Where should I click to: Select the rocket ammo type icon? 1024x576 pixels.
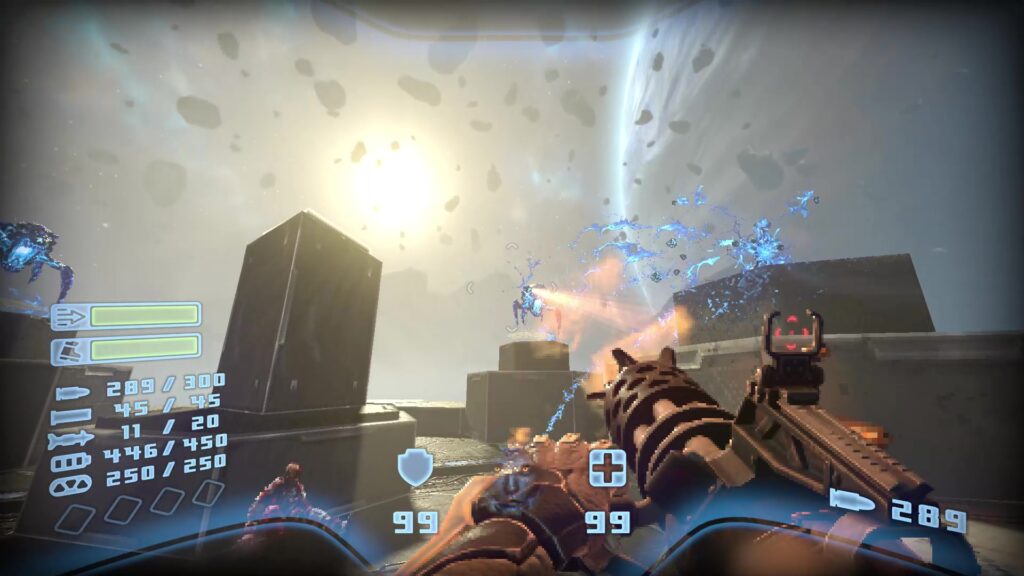point(70,438)
